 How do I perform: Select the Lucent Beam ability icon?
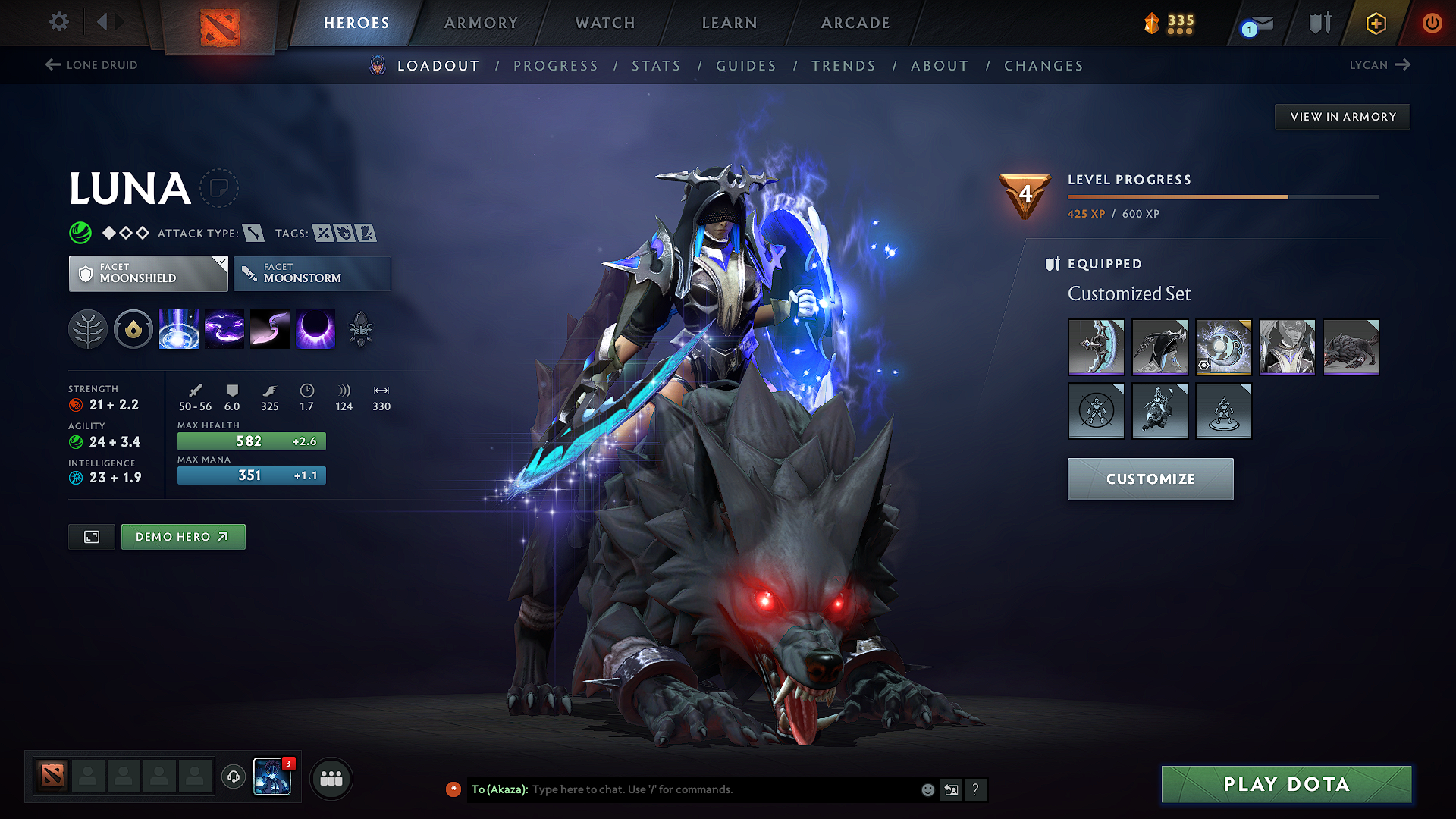click(x=178, y=329)
